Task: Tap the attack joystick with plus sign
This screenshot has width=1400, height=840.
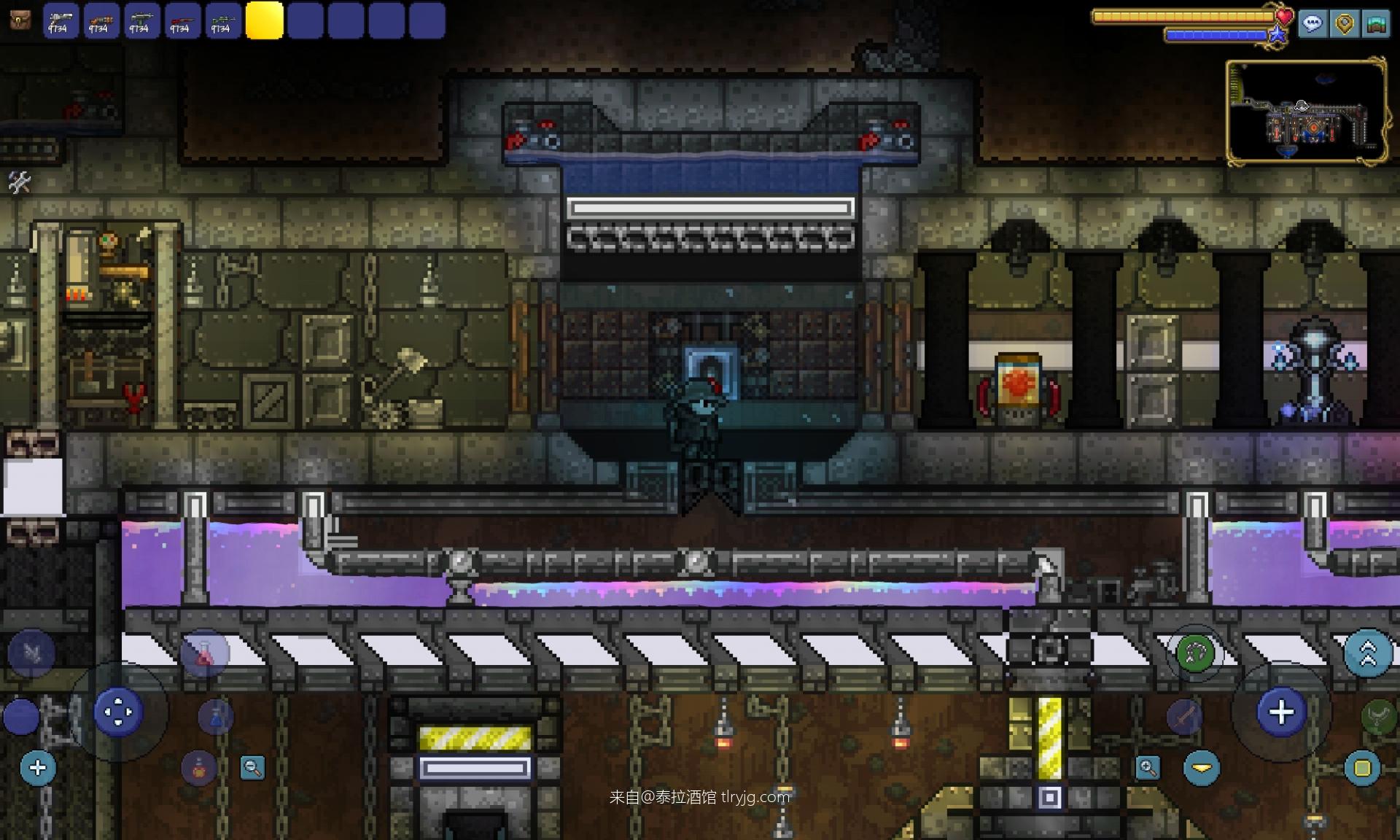Action: tap(1281, 712)
